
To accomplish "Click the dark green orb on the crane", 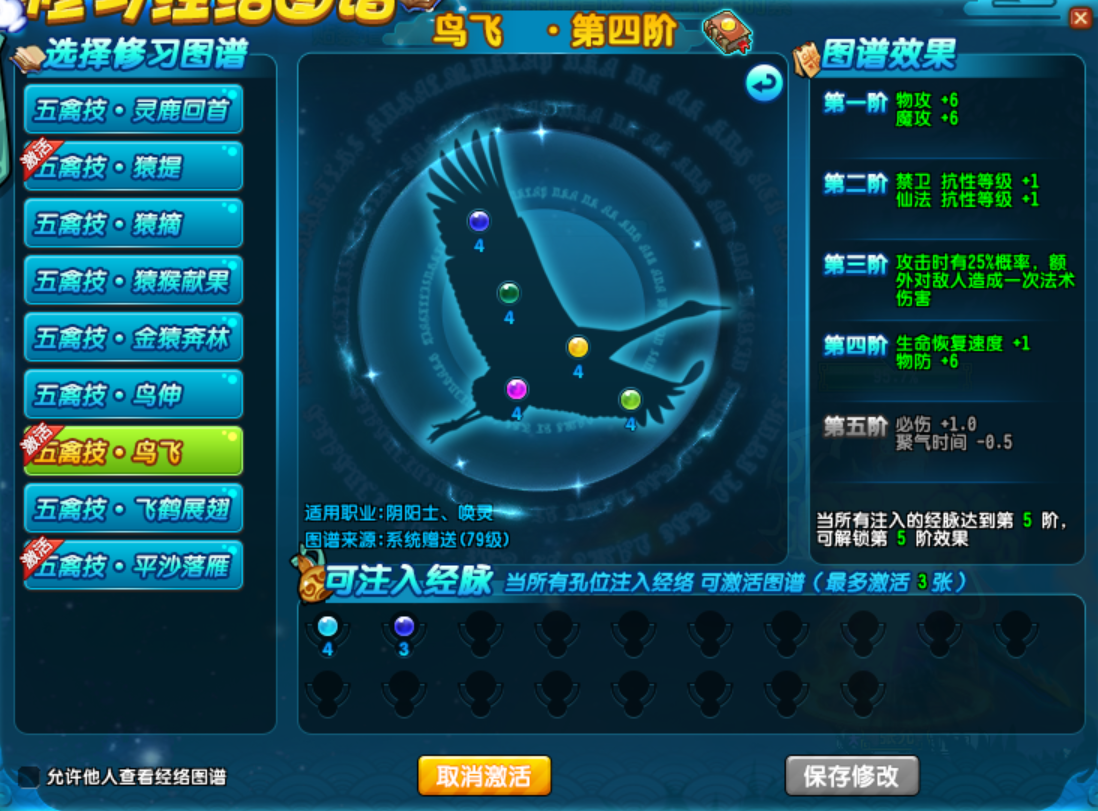I will click(509, 293).
